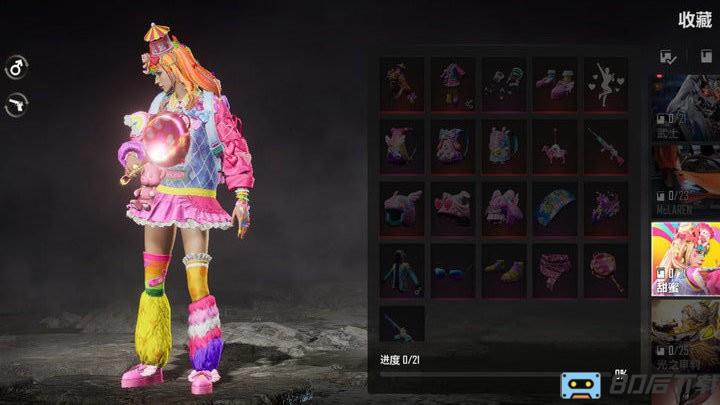Toggle the pistol weapon display icon

tap(16, 102)
